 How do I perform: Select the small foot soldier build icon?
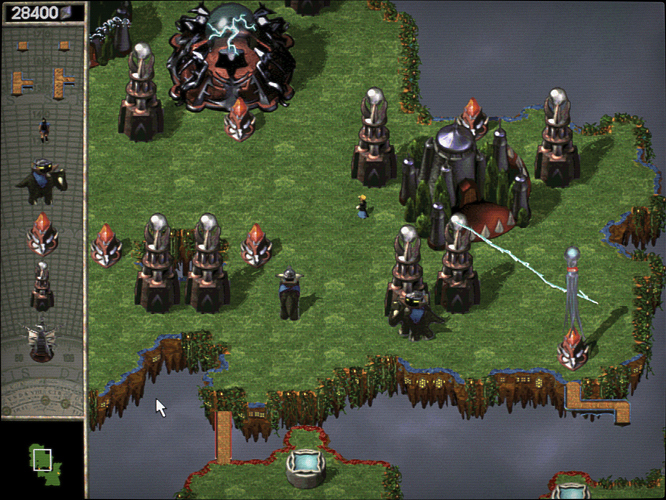tap(43, 129)
